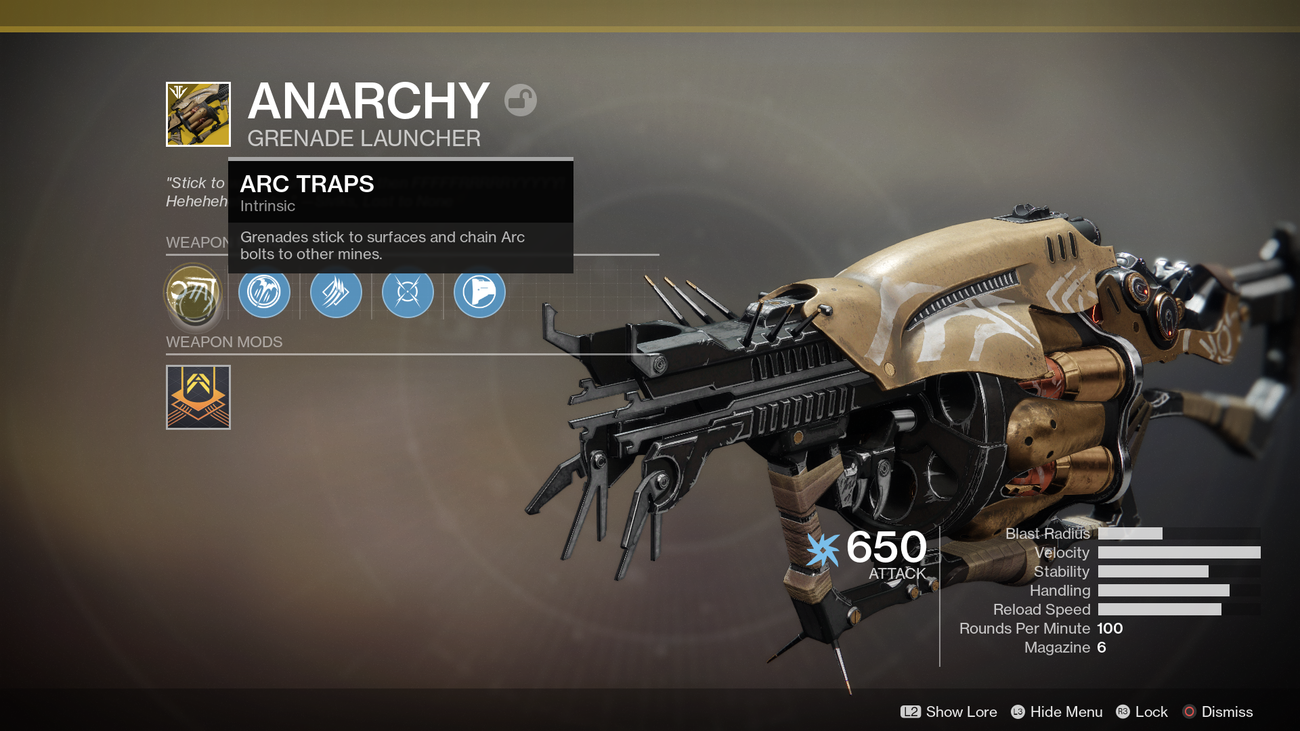Screen dimensions: 1300x731
Task: Click the red circle glyph beside Dismiss
Action: (1190, 712)
